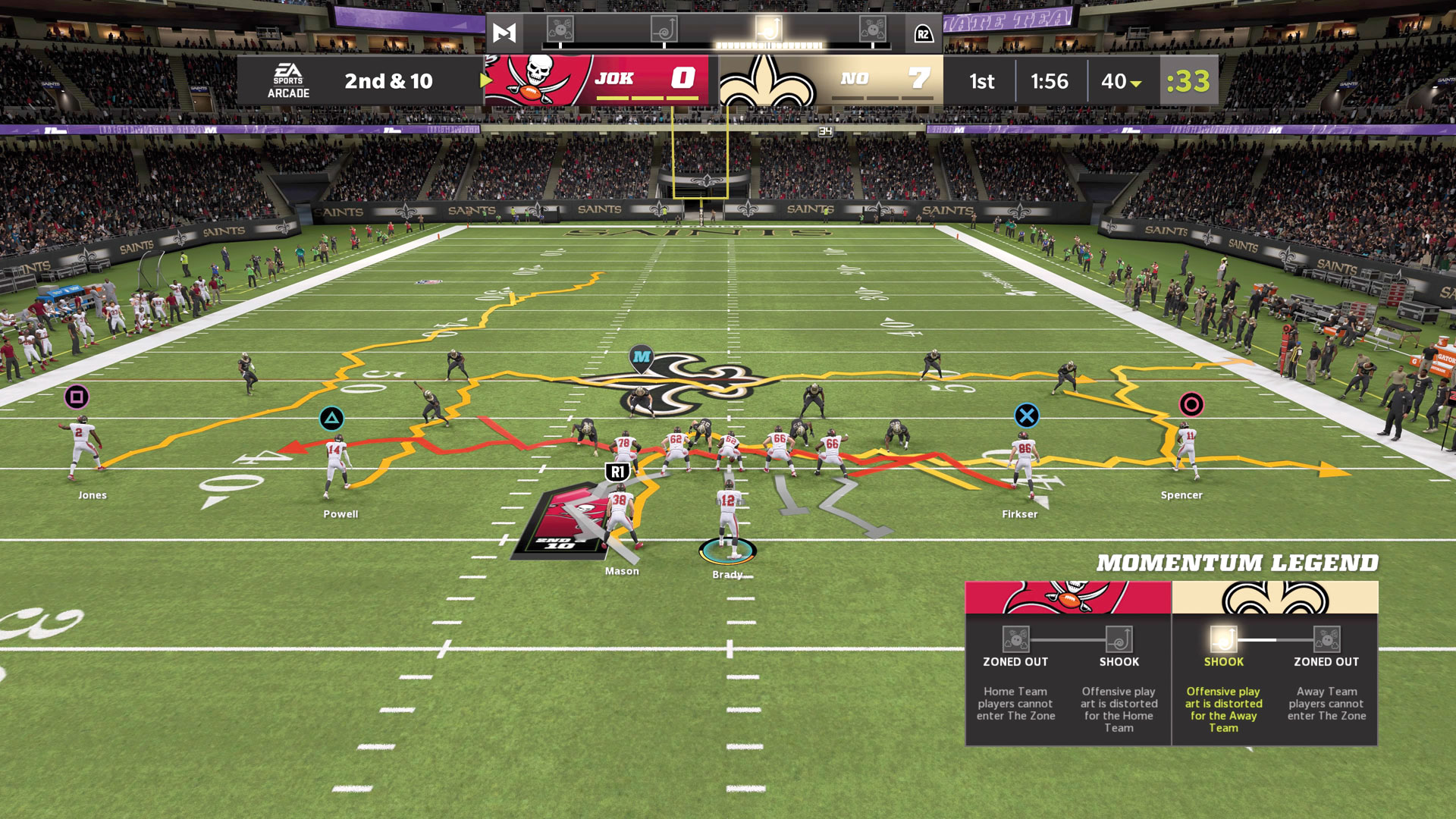Choose receiver Powell's name label
This screenshot has width=1456, height=819.
point(340,514)
